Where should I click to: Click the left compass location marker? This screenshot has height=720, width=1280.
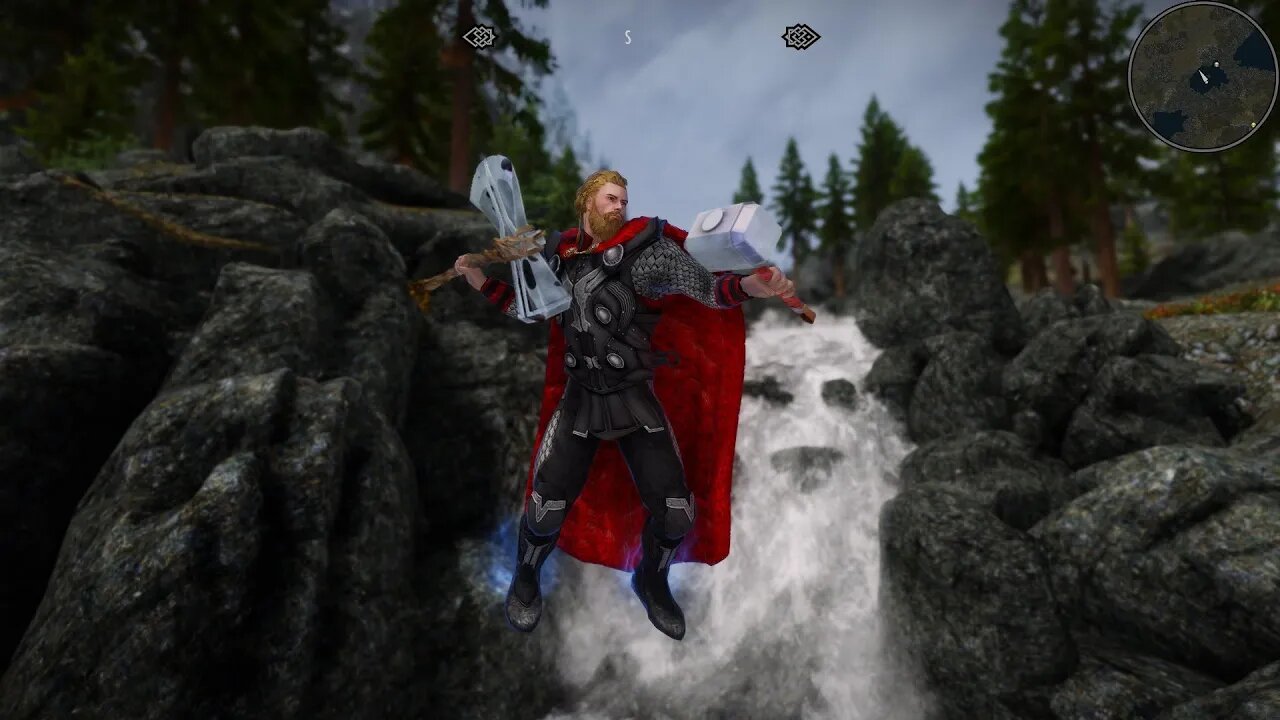click(479, 36)
